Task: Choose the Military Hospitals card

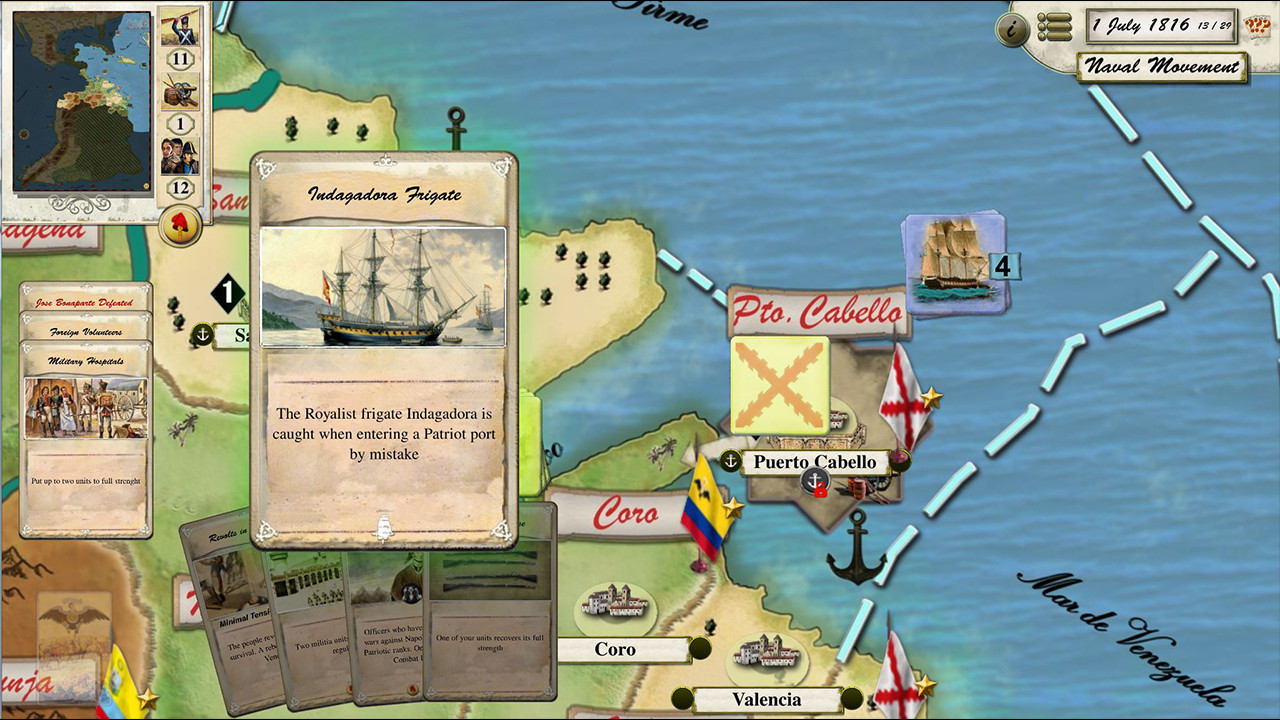Action: point(86,440)
